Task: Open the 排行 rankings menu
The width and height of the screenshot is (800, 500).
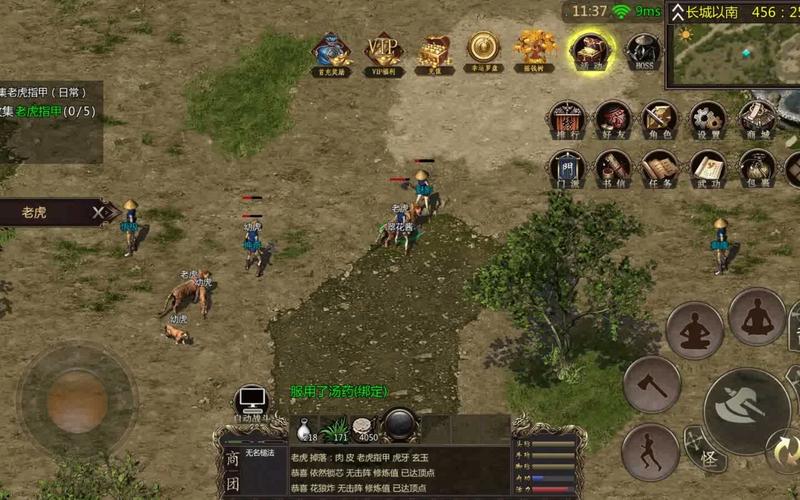Action: [565, 119]
